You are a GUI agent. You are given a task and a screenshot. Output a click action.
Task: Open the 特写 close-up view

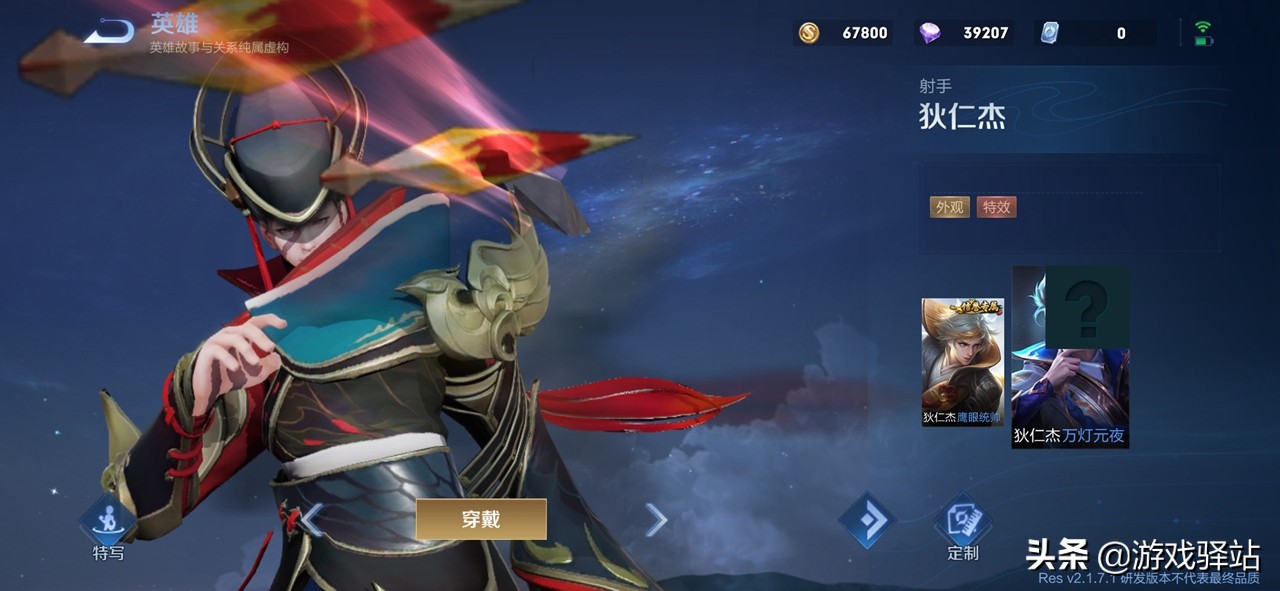click(108, 523)
